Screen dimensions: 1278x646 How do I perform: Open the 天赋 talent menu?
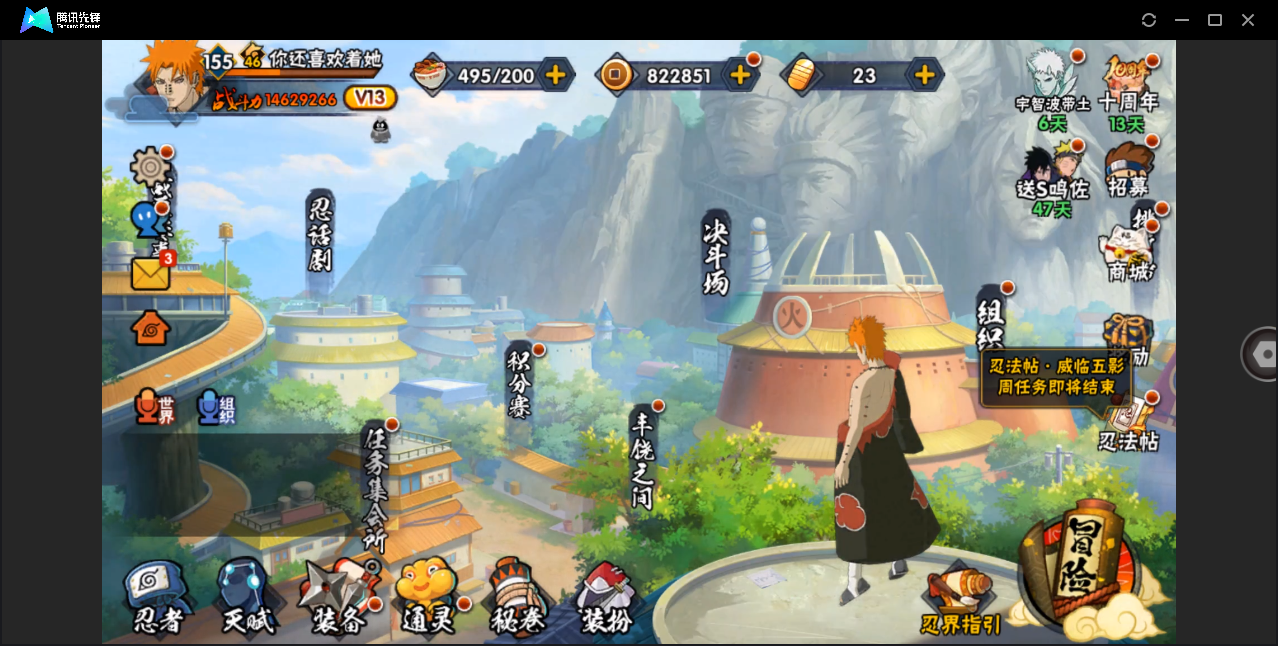pyautogui.click(x=246, y=598)
